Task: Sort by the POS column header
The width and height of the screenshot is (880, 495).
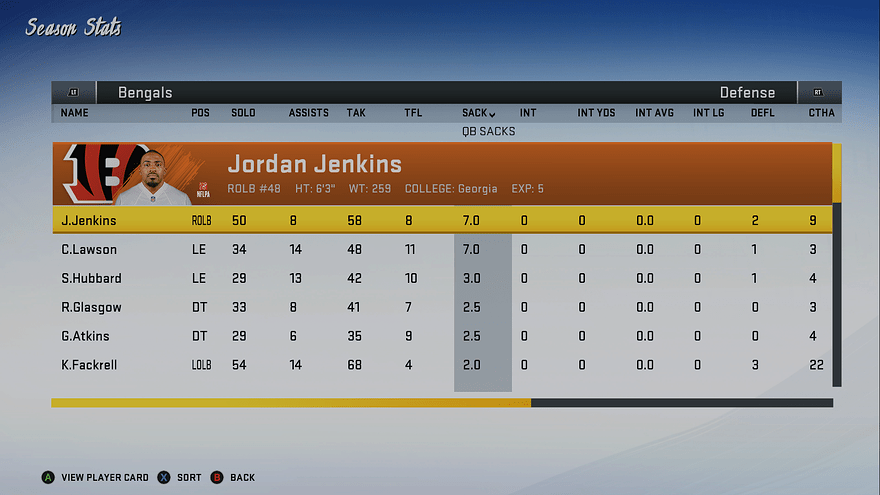Action: (200, 113)
